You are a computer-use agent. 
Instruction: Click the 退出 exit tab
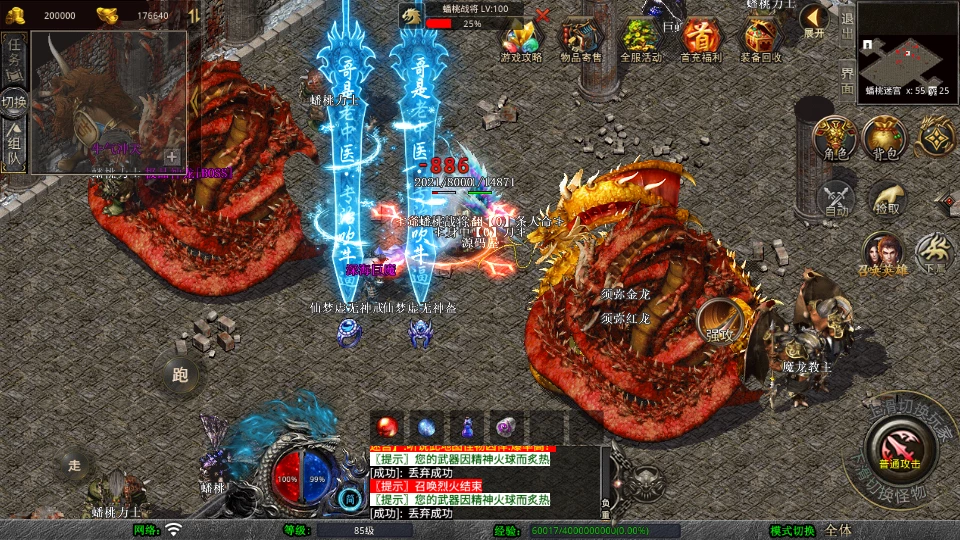(847, 29)
